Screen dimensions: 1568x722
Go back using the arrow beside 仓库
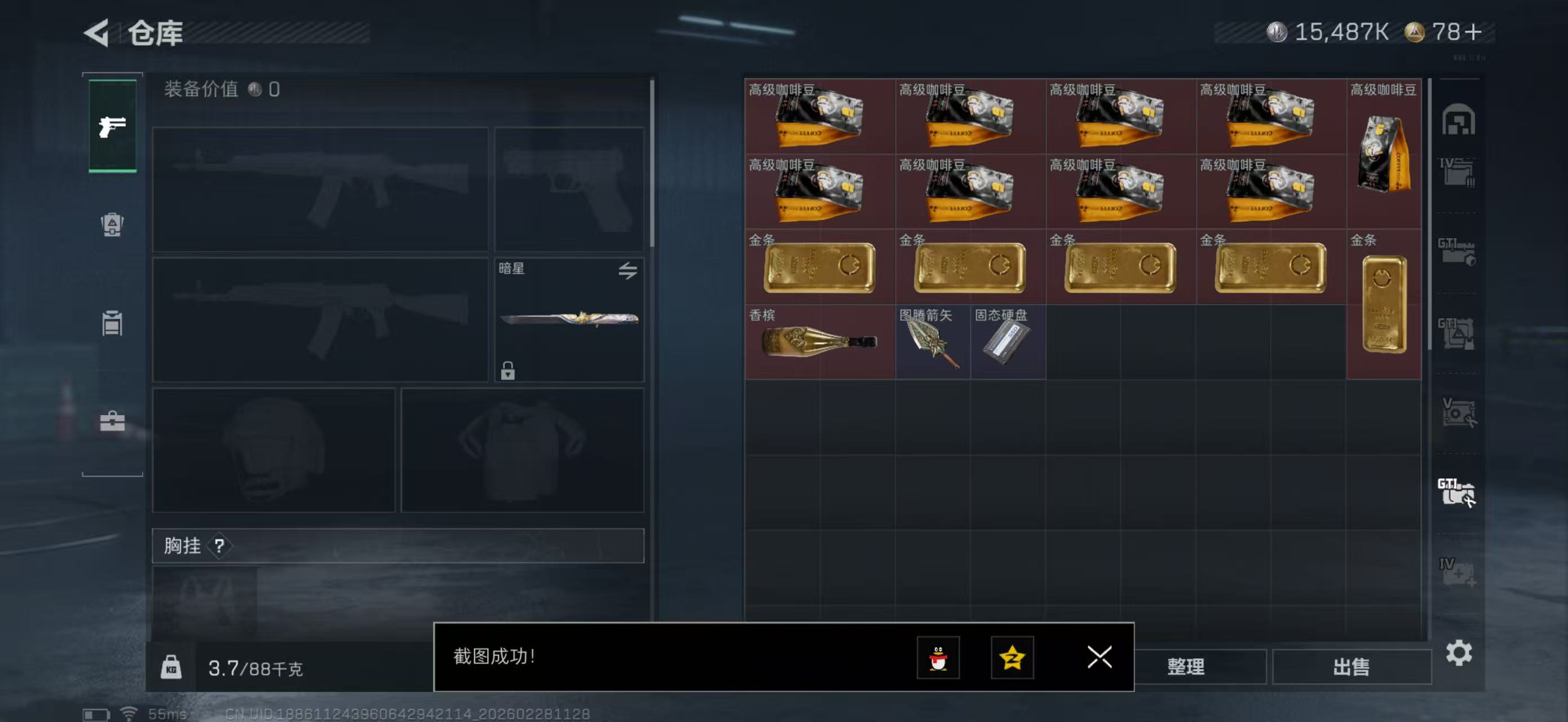click(x=97, y=33)
